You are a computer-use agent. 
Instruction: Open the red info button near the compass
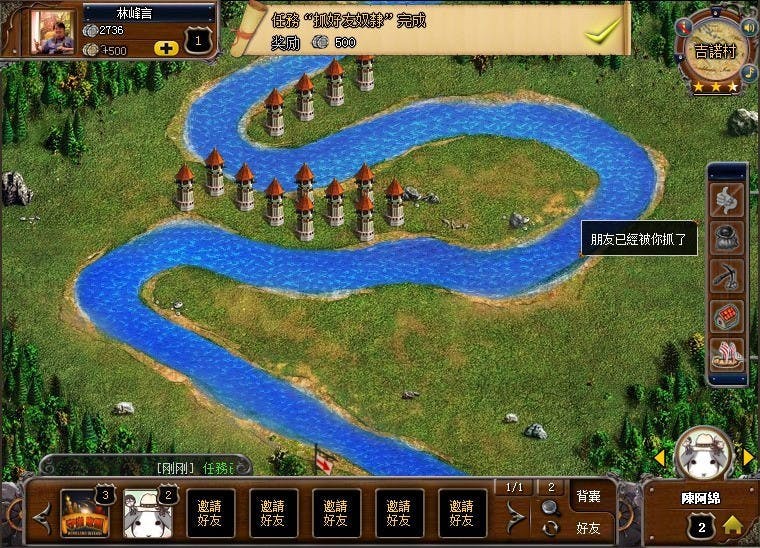tap(684, 27)
